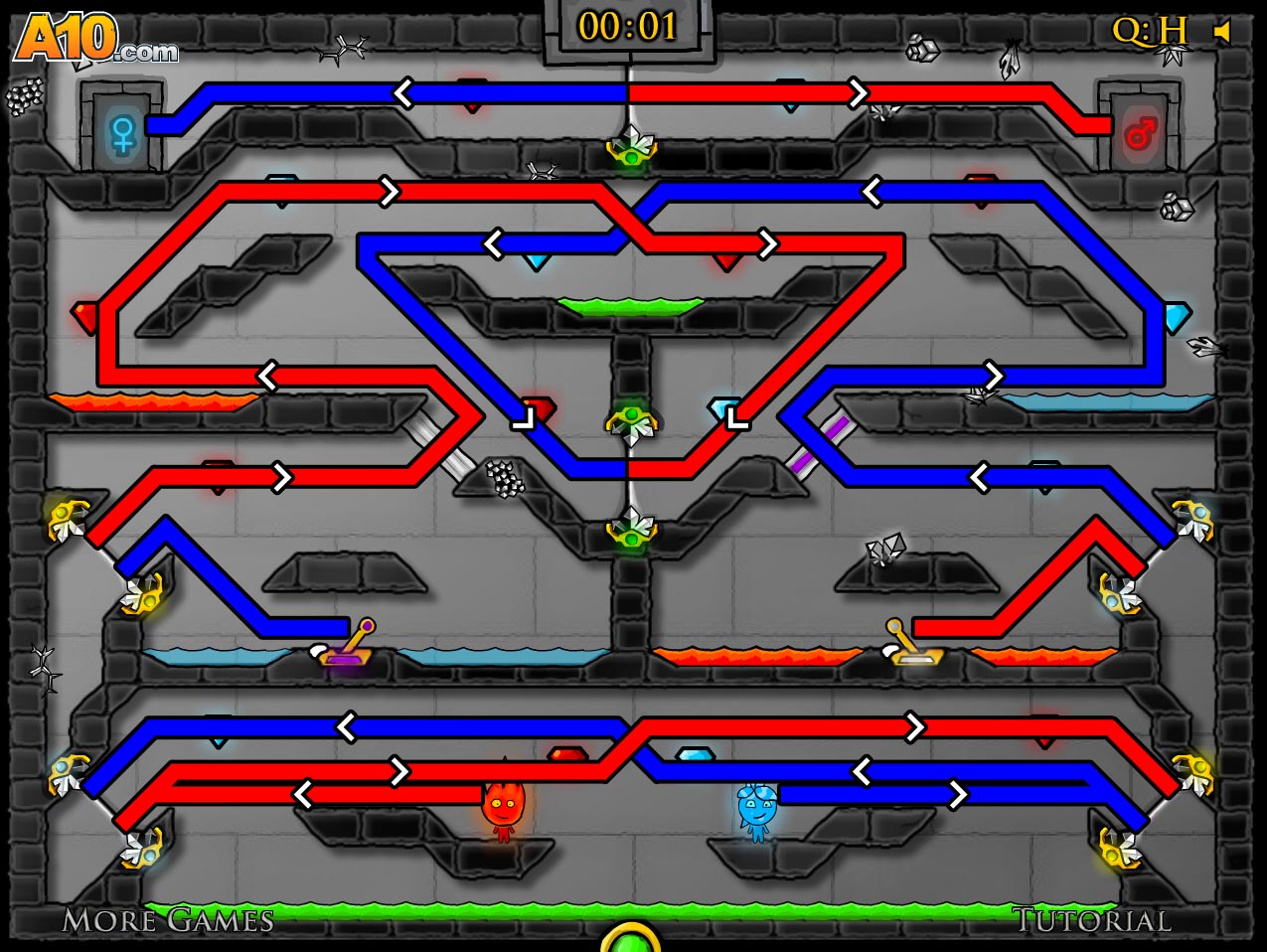Open the A10.com logo link
The image size is (1267, 952).
click(x=95, y=40)
